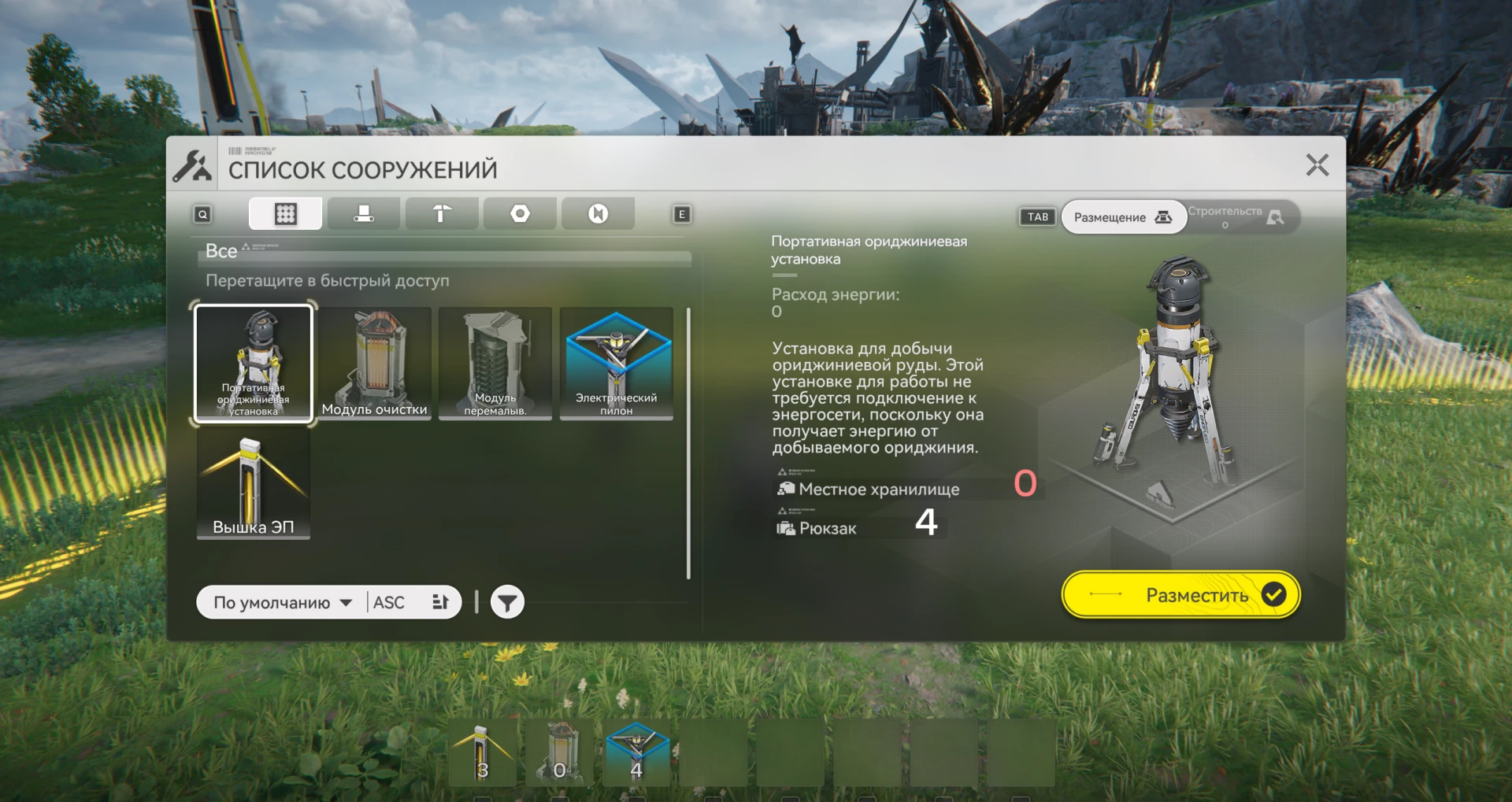Switch to the Строительство mode tab
1512x802 pixels.
[1236, 217]
